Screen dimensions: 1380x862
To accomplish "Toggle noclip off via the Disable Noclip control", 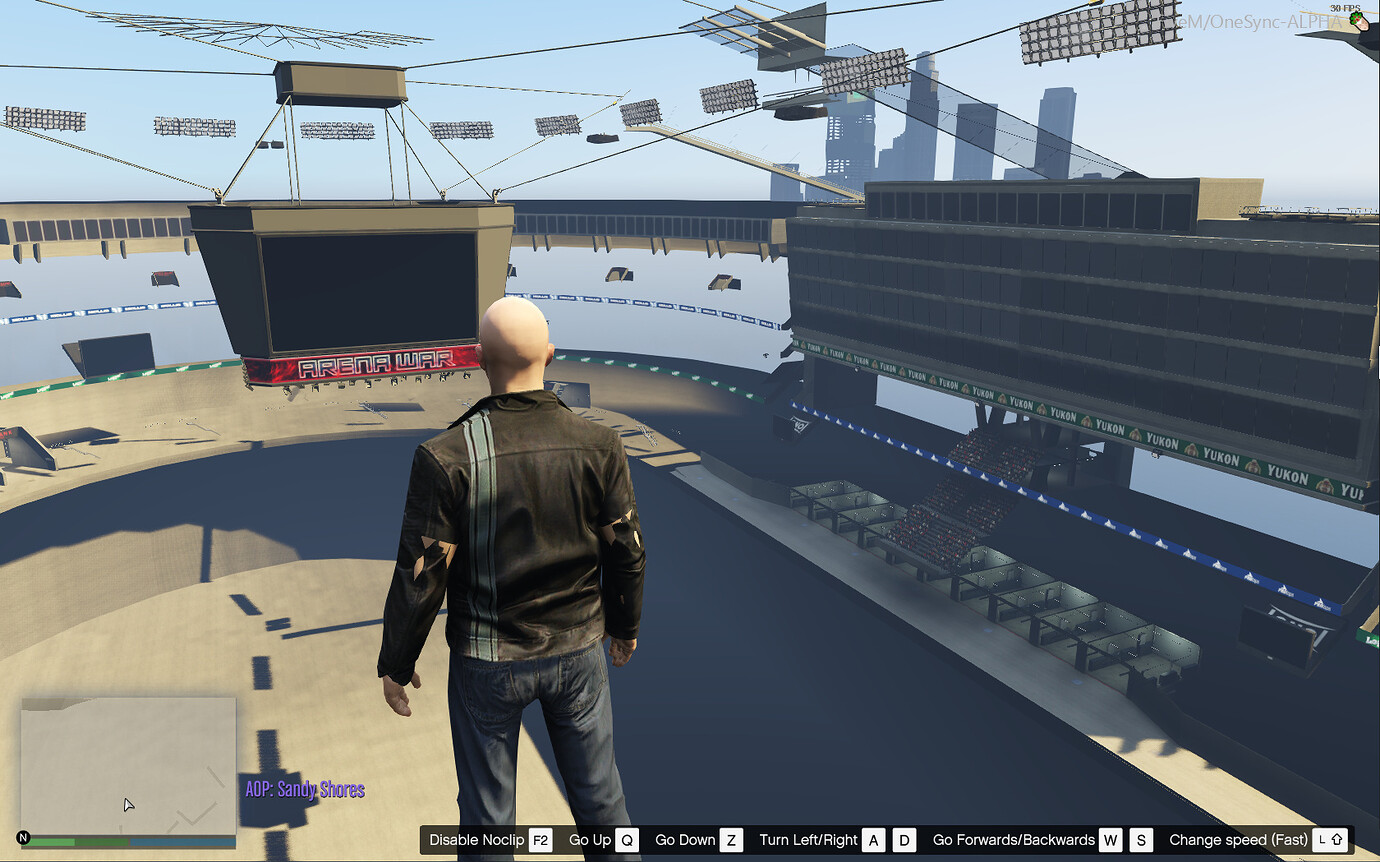I will [x=478, y=840].
